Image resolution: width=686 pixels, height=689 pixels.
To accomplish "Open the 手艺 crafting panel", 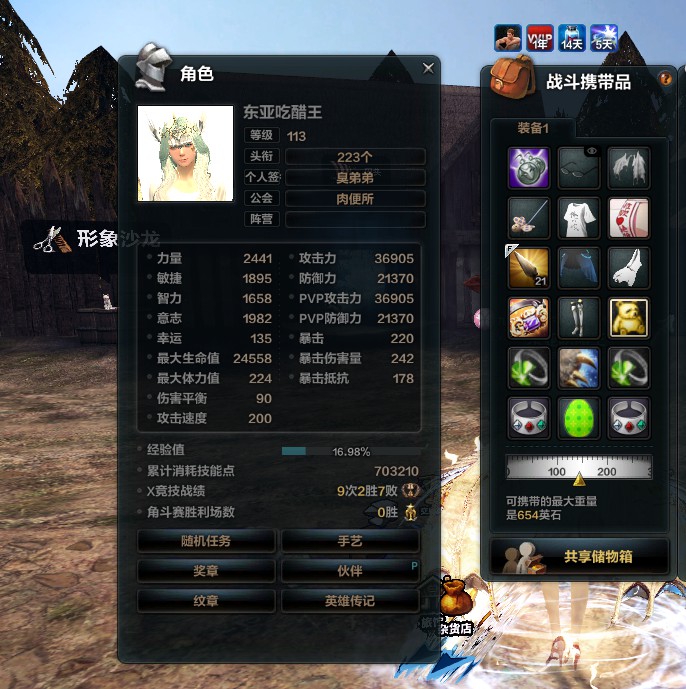I will click(350, 541).
